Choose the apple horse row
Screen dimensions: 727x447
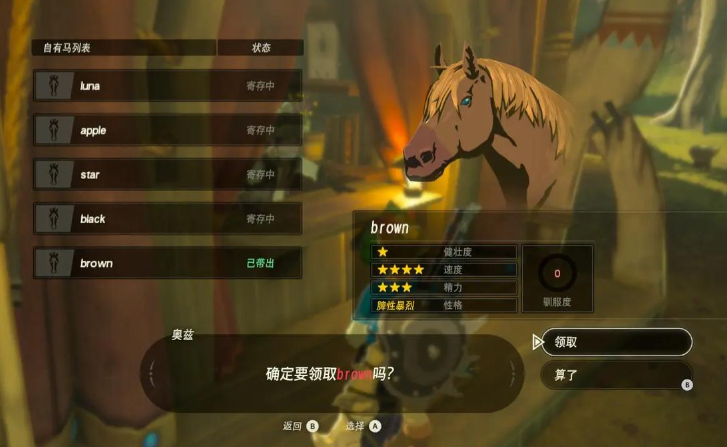point(166,130)
